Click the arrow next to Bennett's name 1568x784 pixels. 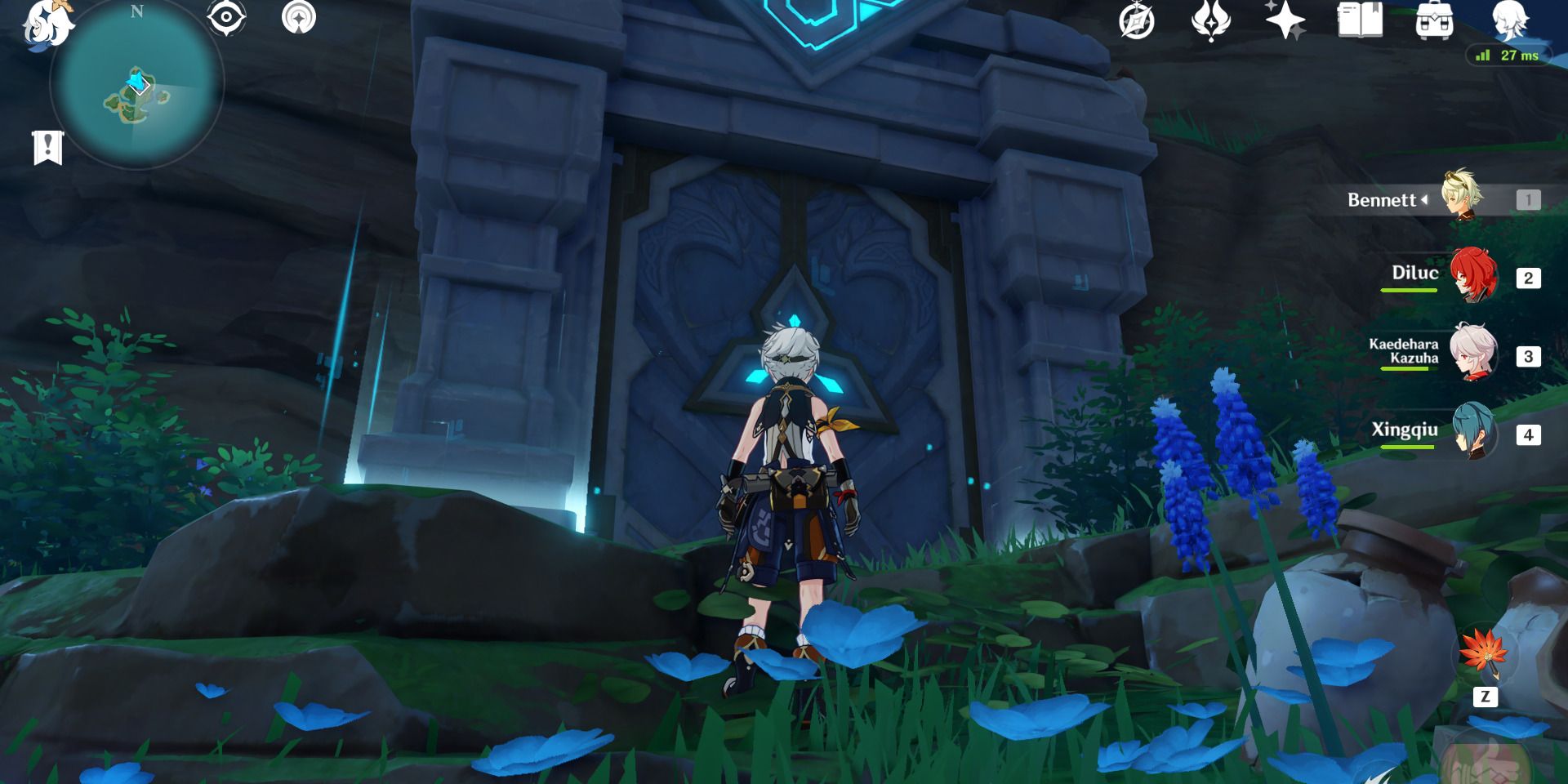1425,198
